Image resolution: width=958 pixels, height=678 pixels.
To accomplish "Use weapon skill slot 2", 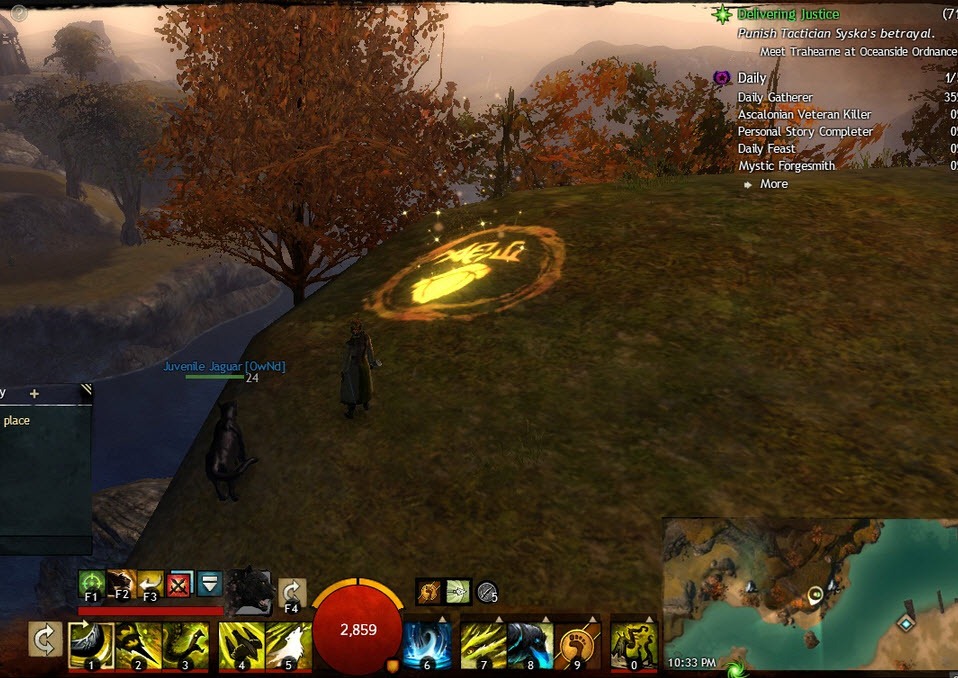I will tap(138, 644).
